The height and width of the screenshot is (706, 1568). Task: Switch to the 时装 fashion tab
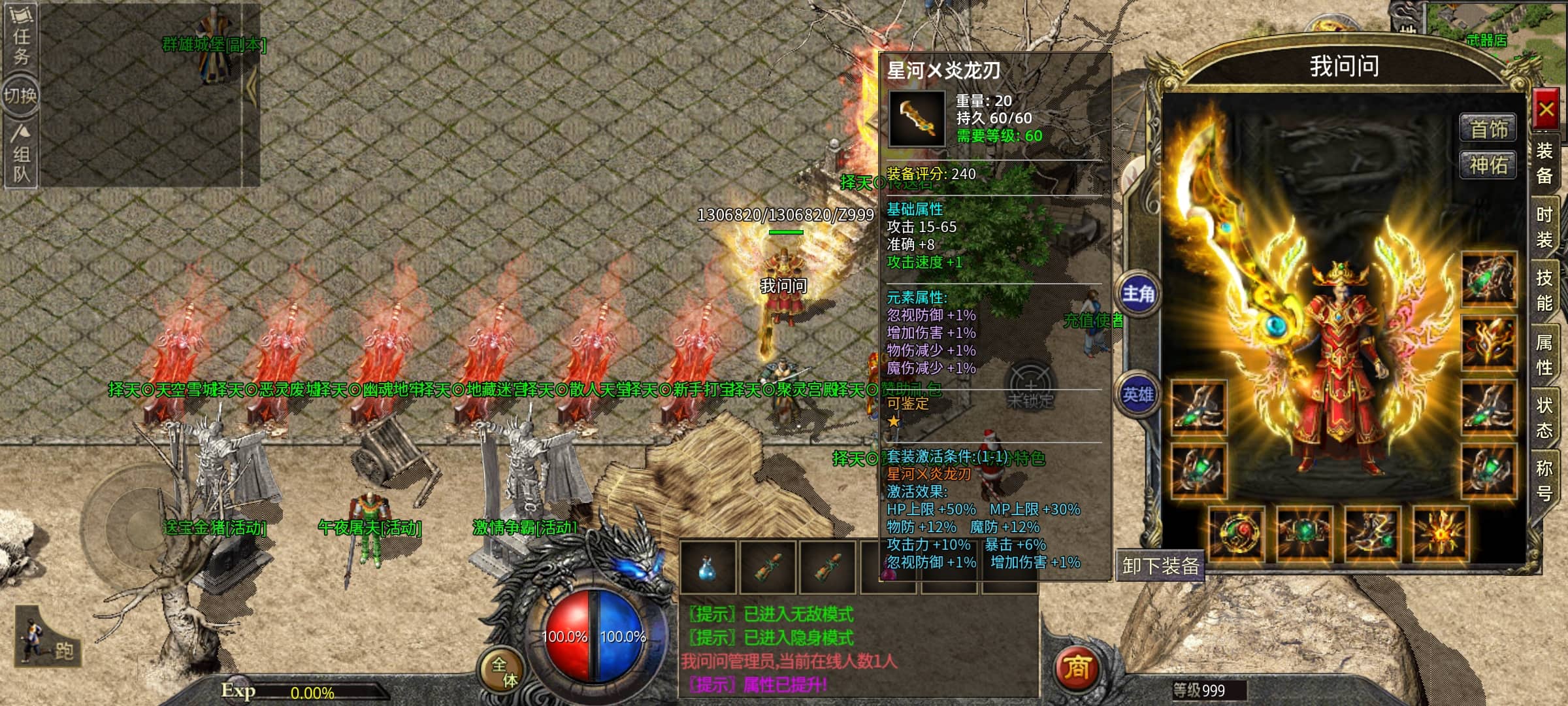[x=1544, y=227]
